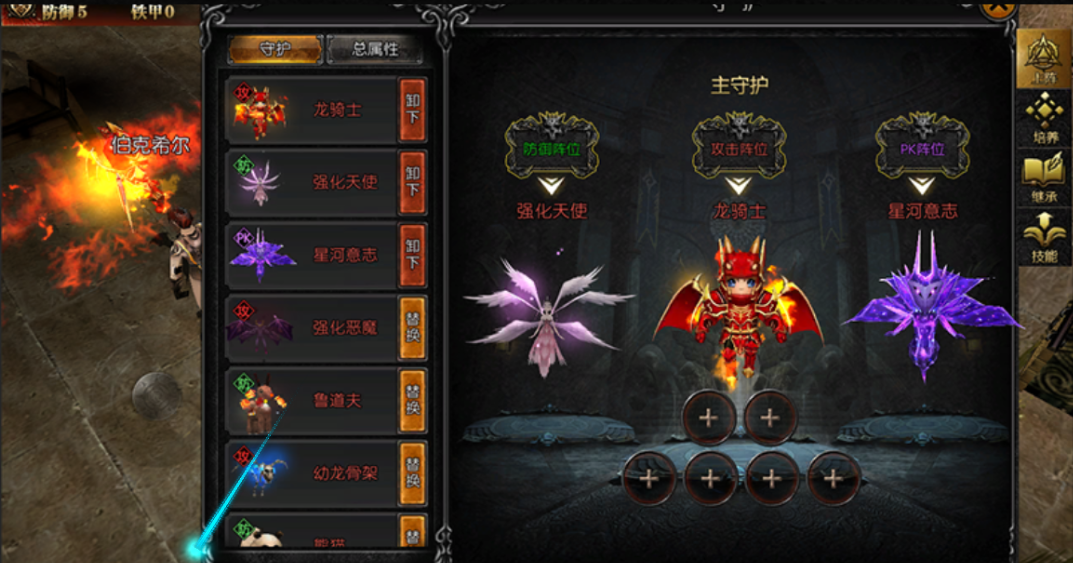This screenshot has height=563, width=1073.
Task: Swap in 强化恶魔 with 替换 button
Action: pos(412,327)
